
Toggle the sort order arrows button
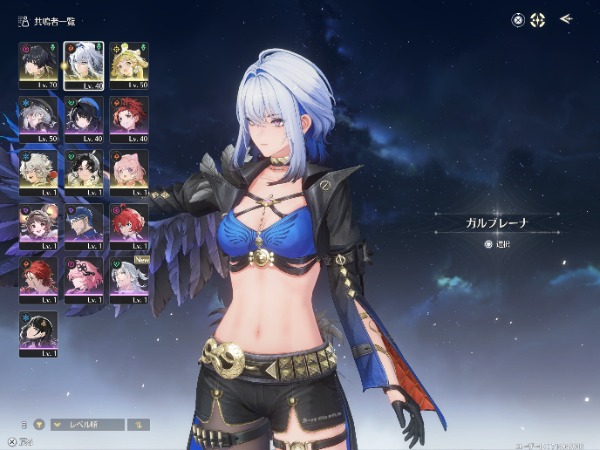pyautogui.click(x=142, y=424)
